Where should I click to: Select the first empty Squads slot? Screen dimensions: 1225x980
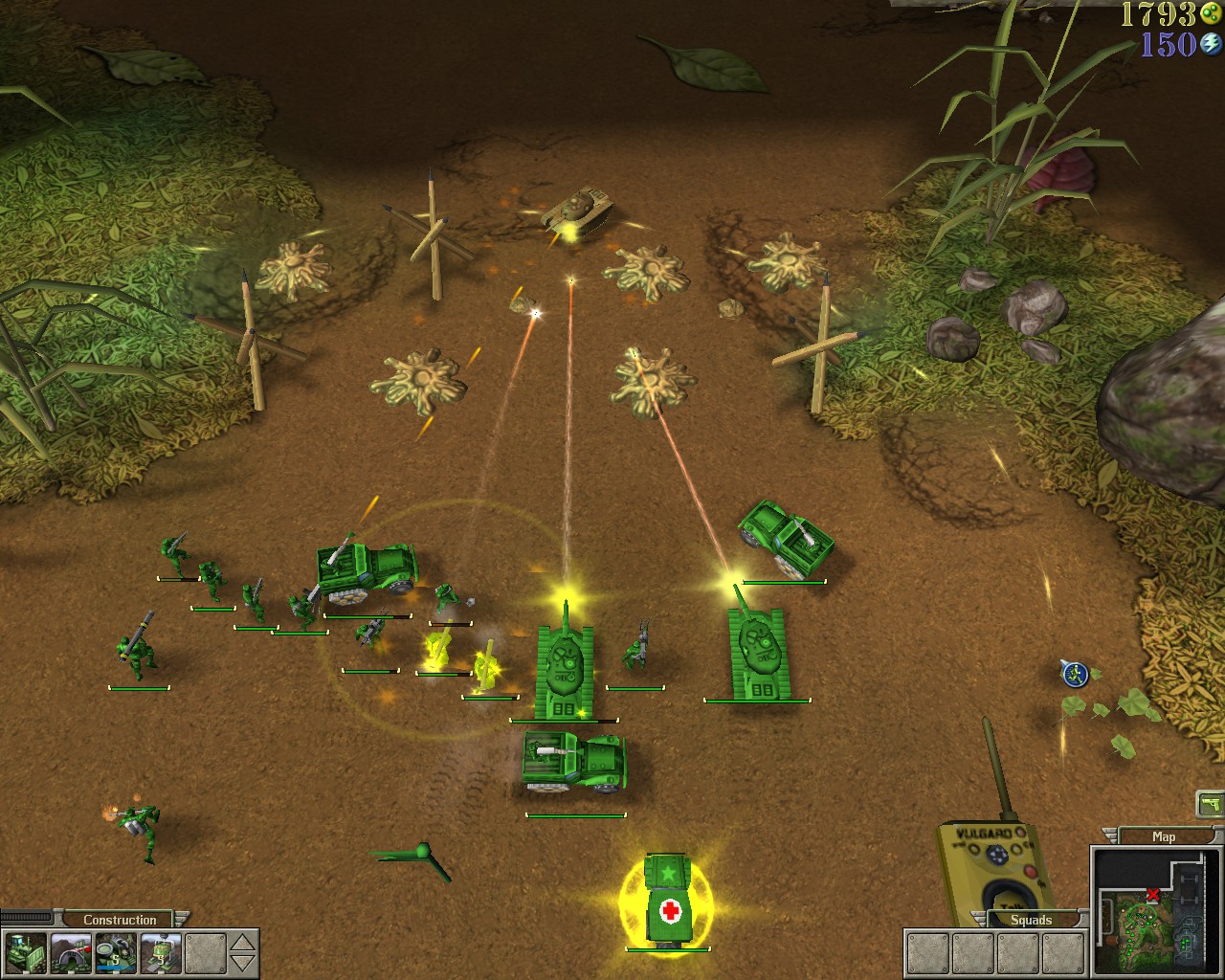click(926, 952)
